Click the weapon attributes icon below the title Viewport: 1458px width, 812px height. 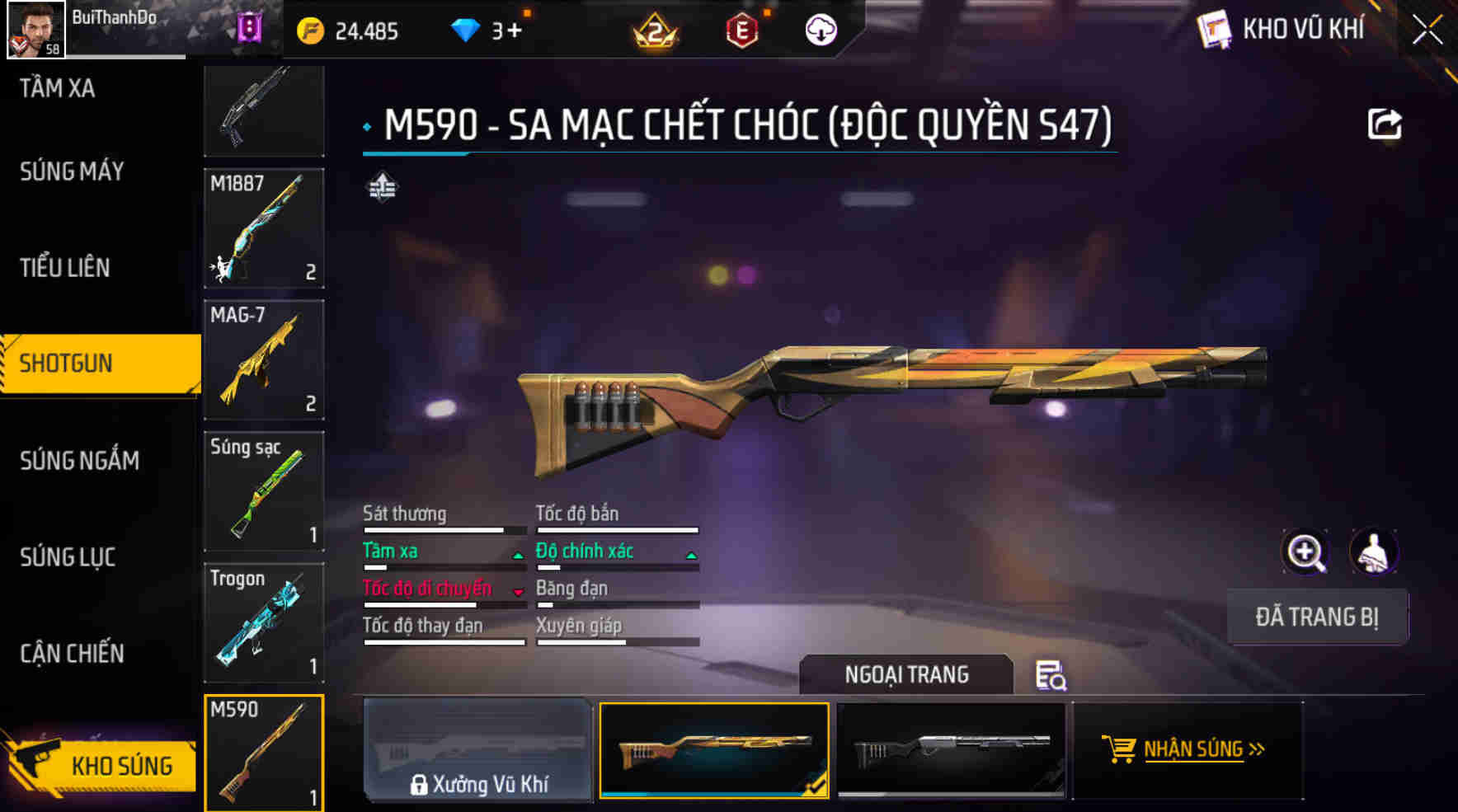[x=382, y=188]
